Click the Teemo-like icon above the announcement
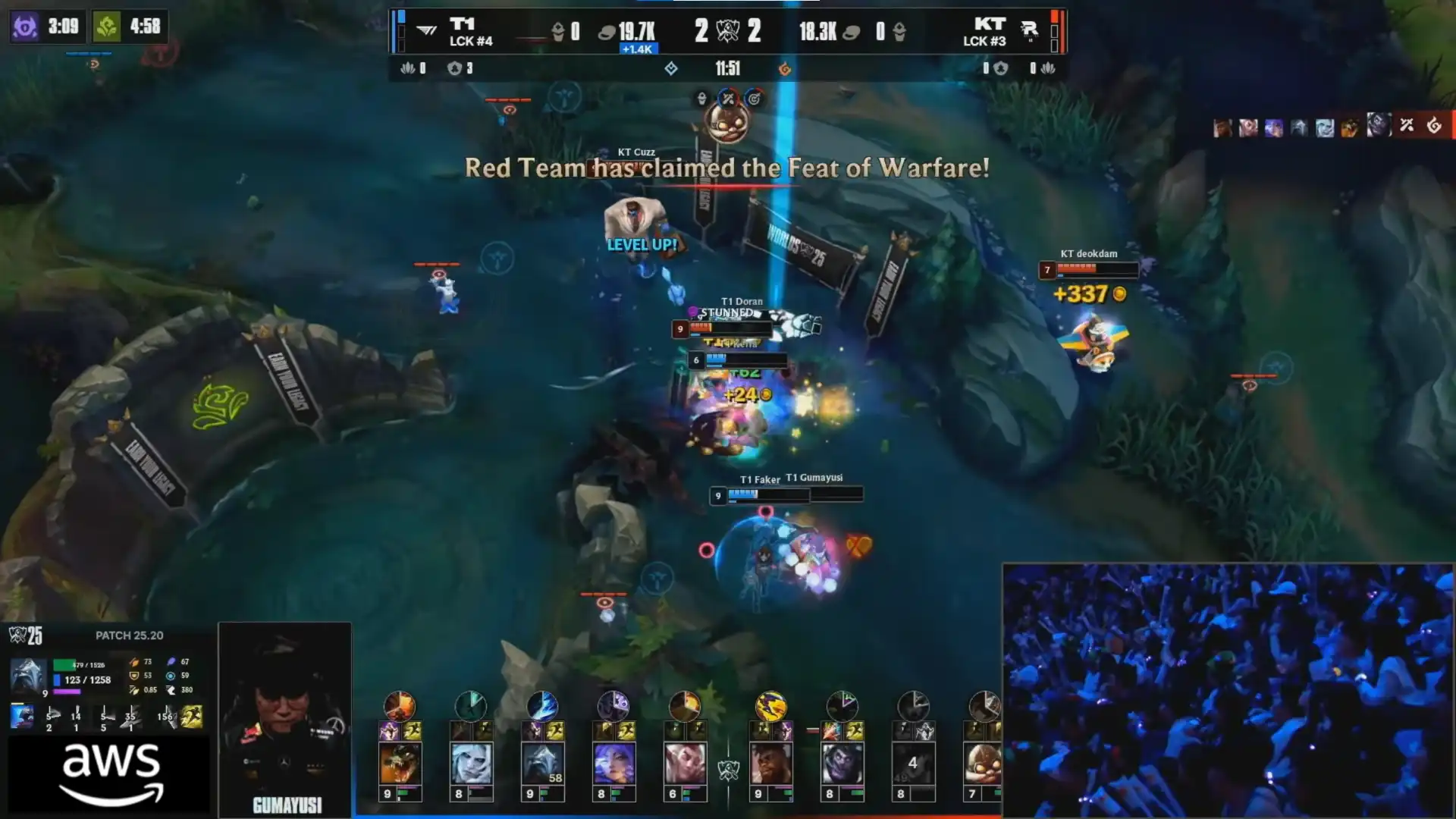The width and height of the screenshot is (1456, 819). pos(727,121)
